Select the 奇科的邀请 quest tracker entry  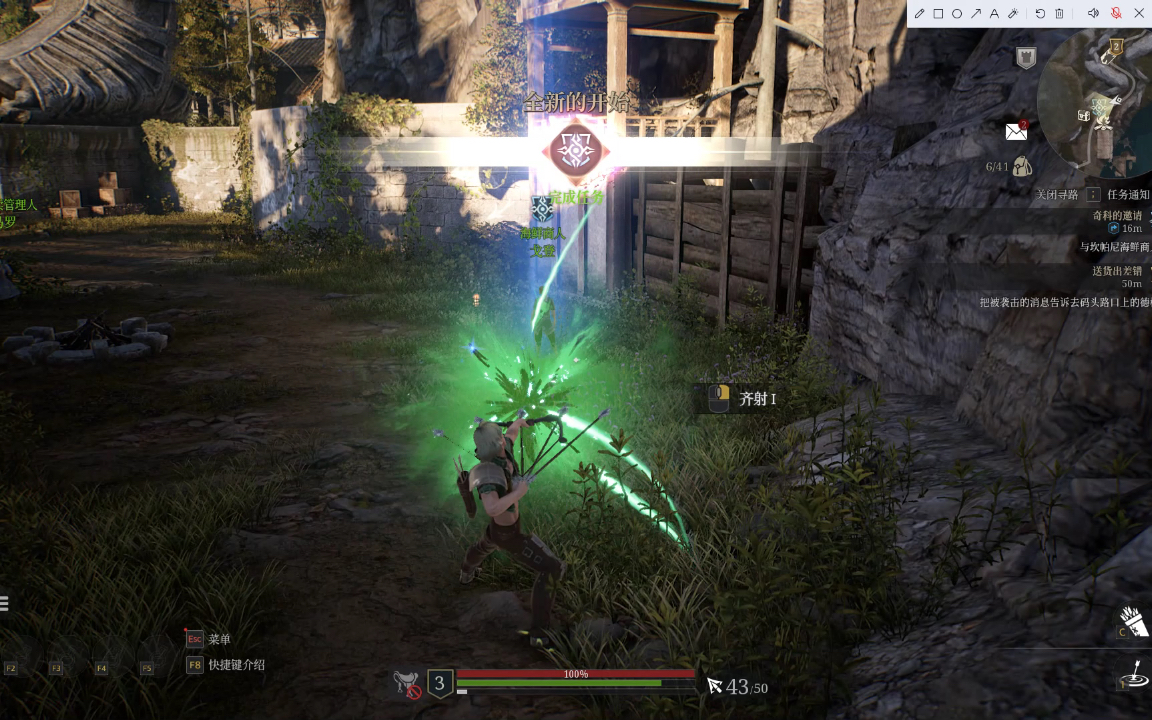(x=1116, y=216)
